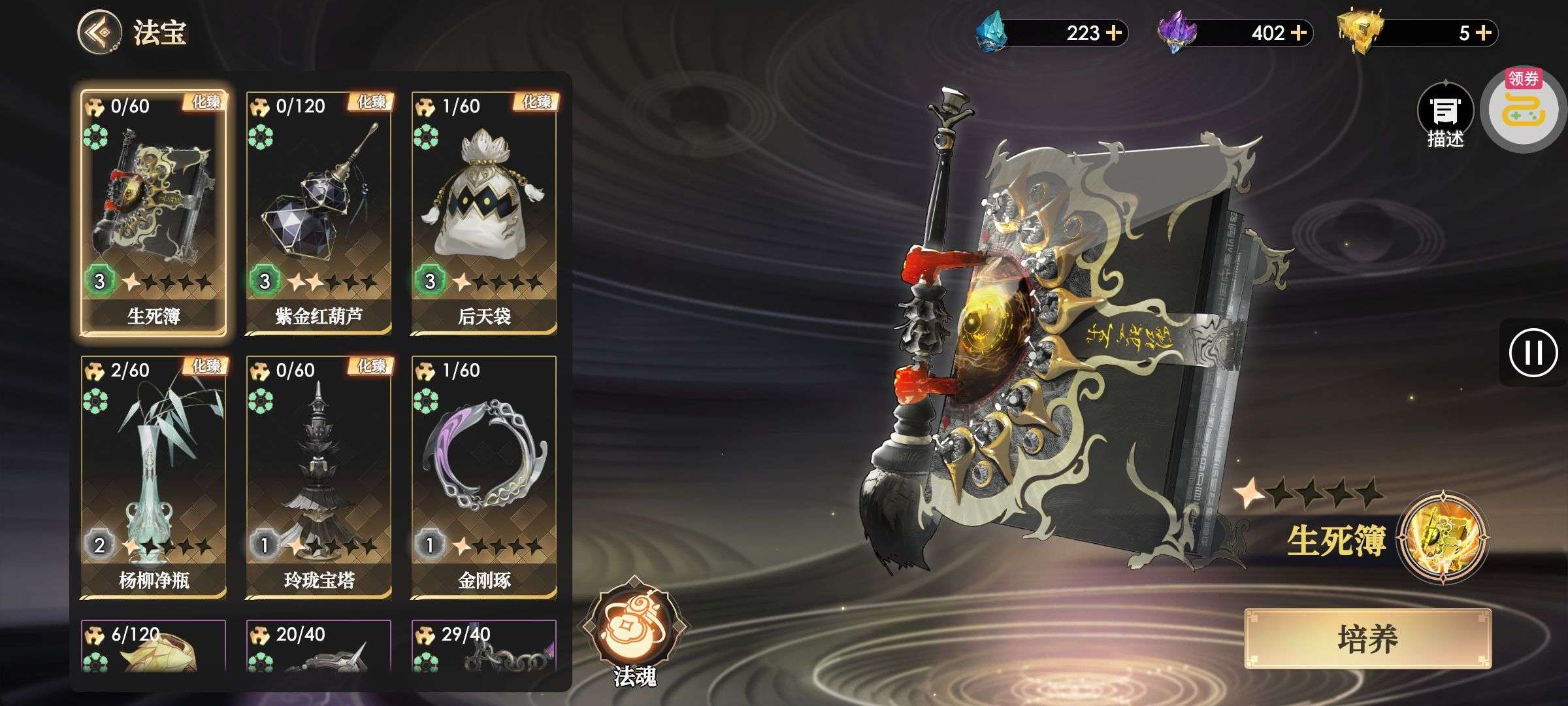The image size is (1568, 706).
Task: Open the 描述 description panel
Action: pyautogui.click(x=1445, y=116)
